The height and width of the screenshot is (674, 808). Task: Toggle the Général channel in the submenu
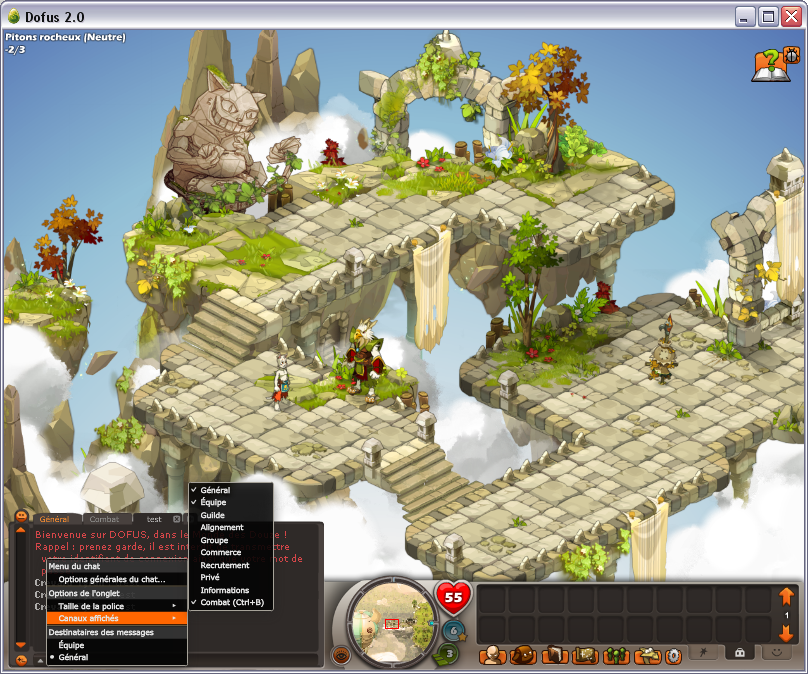click(x=216, y=490)
